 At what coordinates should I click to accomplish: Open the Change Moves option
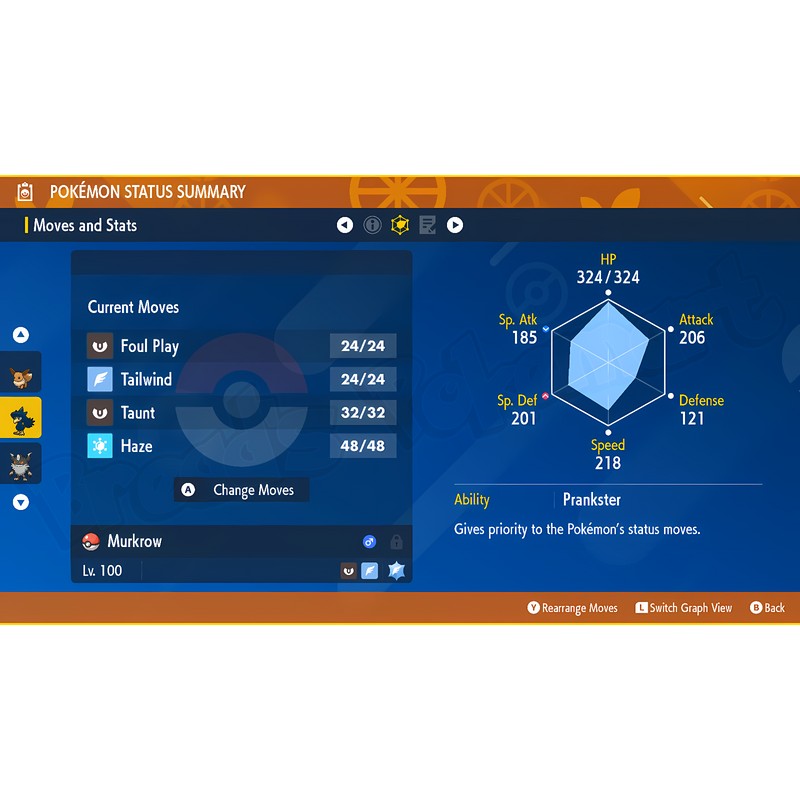click(x=241, y=490)
